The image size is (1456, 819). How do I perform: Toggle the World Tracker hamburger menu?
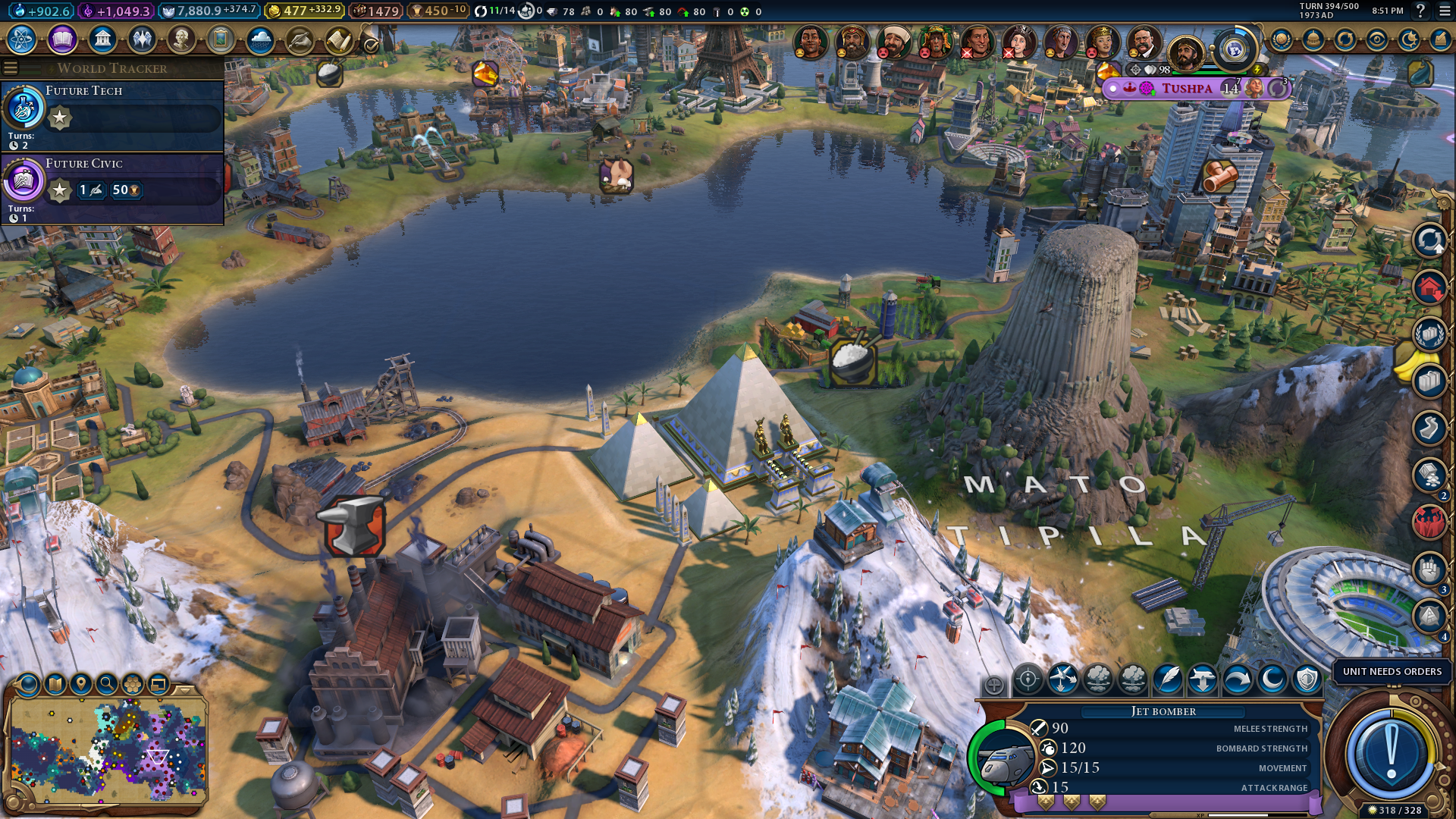click(11, 68)
